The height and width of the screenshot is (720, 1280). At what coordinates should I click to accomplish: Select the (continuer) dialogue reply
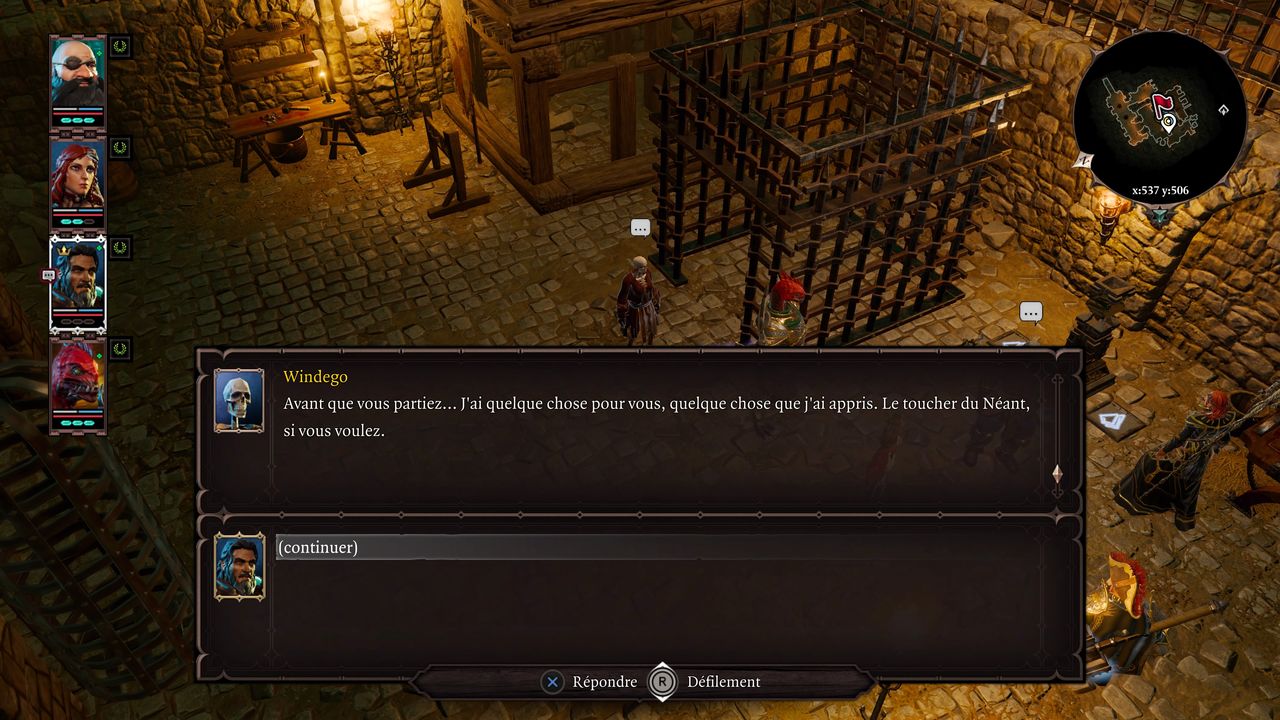[318, 547]
